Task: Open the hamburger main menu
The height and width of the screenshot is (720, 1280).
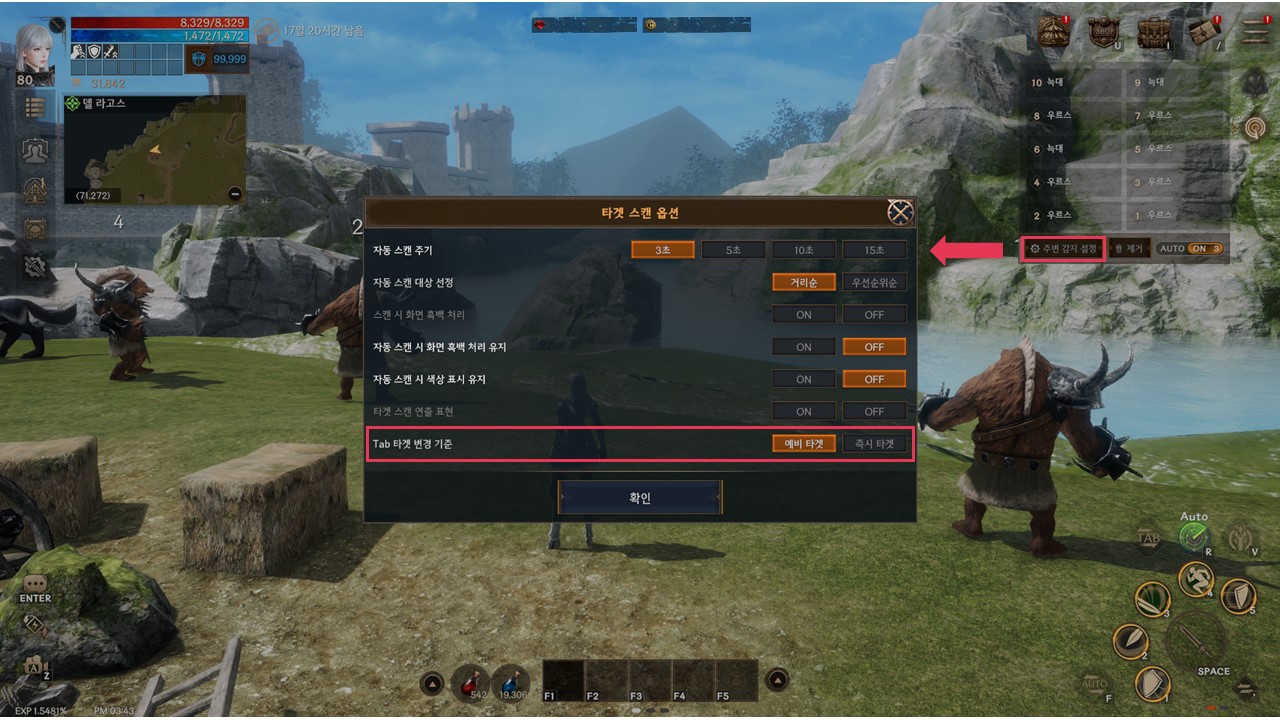Action: pos(1255,31)
